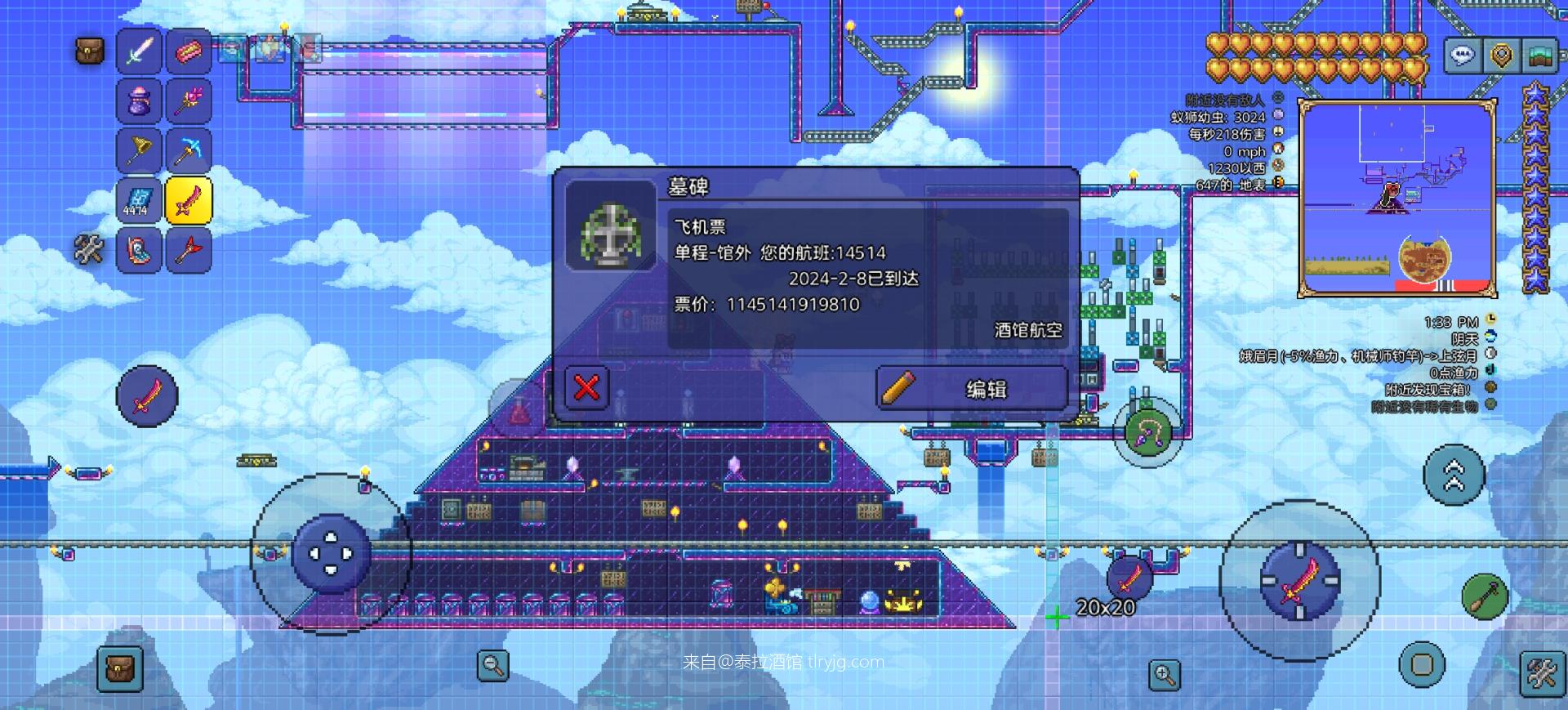Tap the green hammer quick-tool button
Viewport: 1568px width, 710px height.
1485,597
